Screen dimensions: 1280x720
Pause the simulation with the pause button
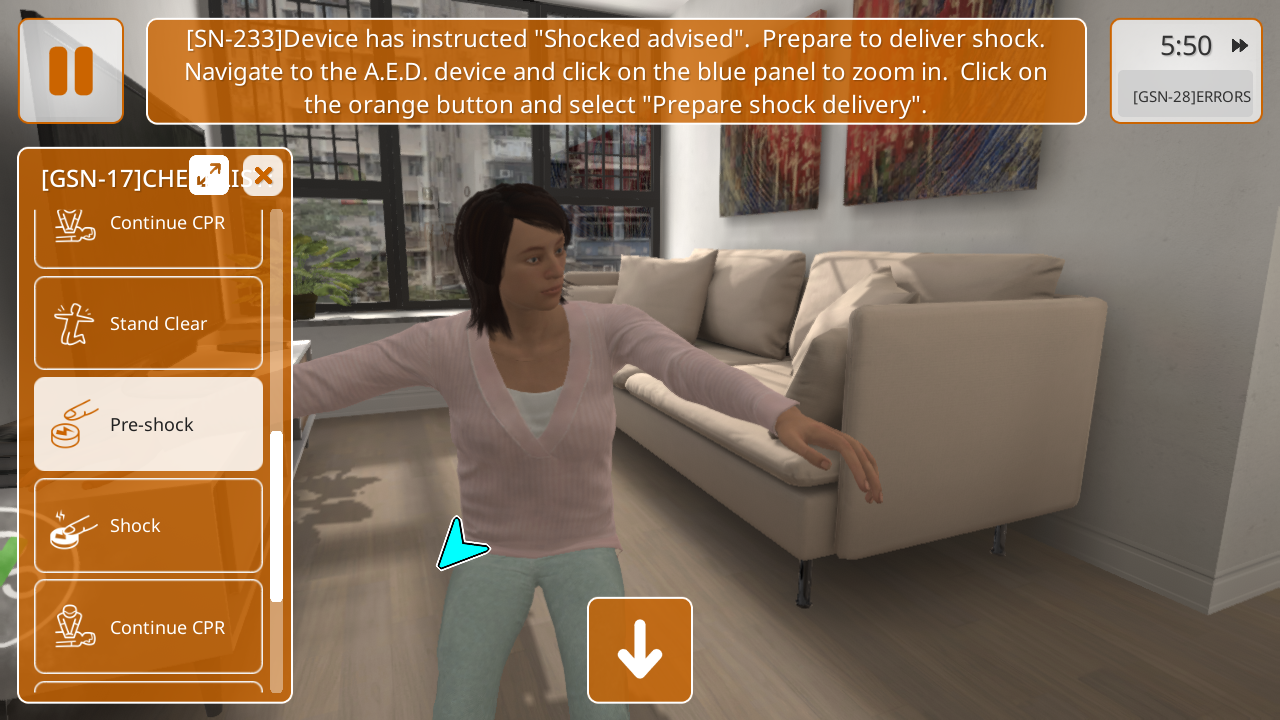71,71
